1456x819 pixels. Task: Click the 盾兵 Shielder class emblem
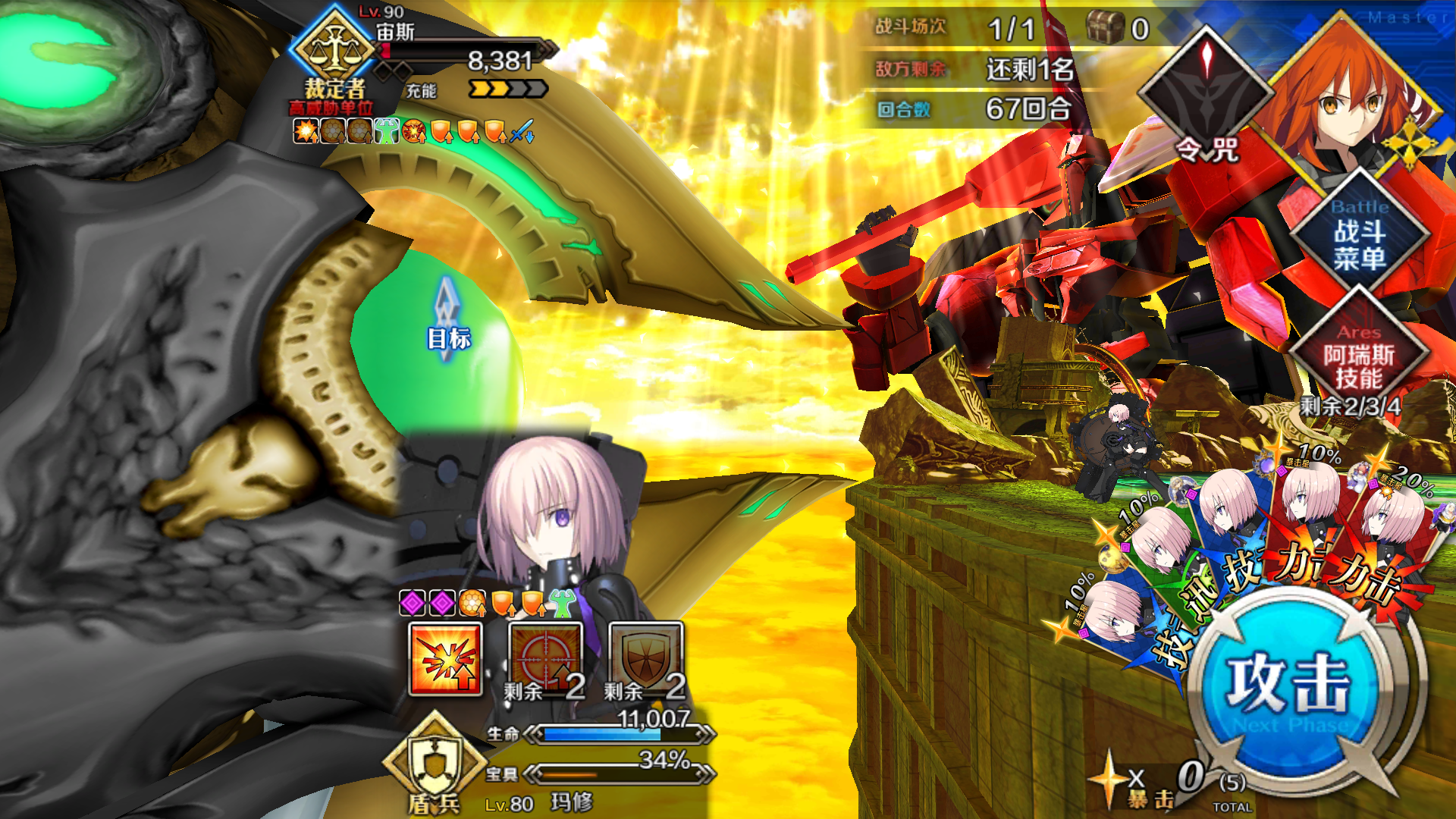click(x=435, y=762)
